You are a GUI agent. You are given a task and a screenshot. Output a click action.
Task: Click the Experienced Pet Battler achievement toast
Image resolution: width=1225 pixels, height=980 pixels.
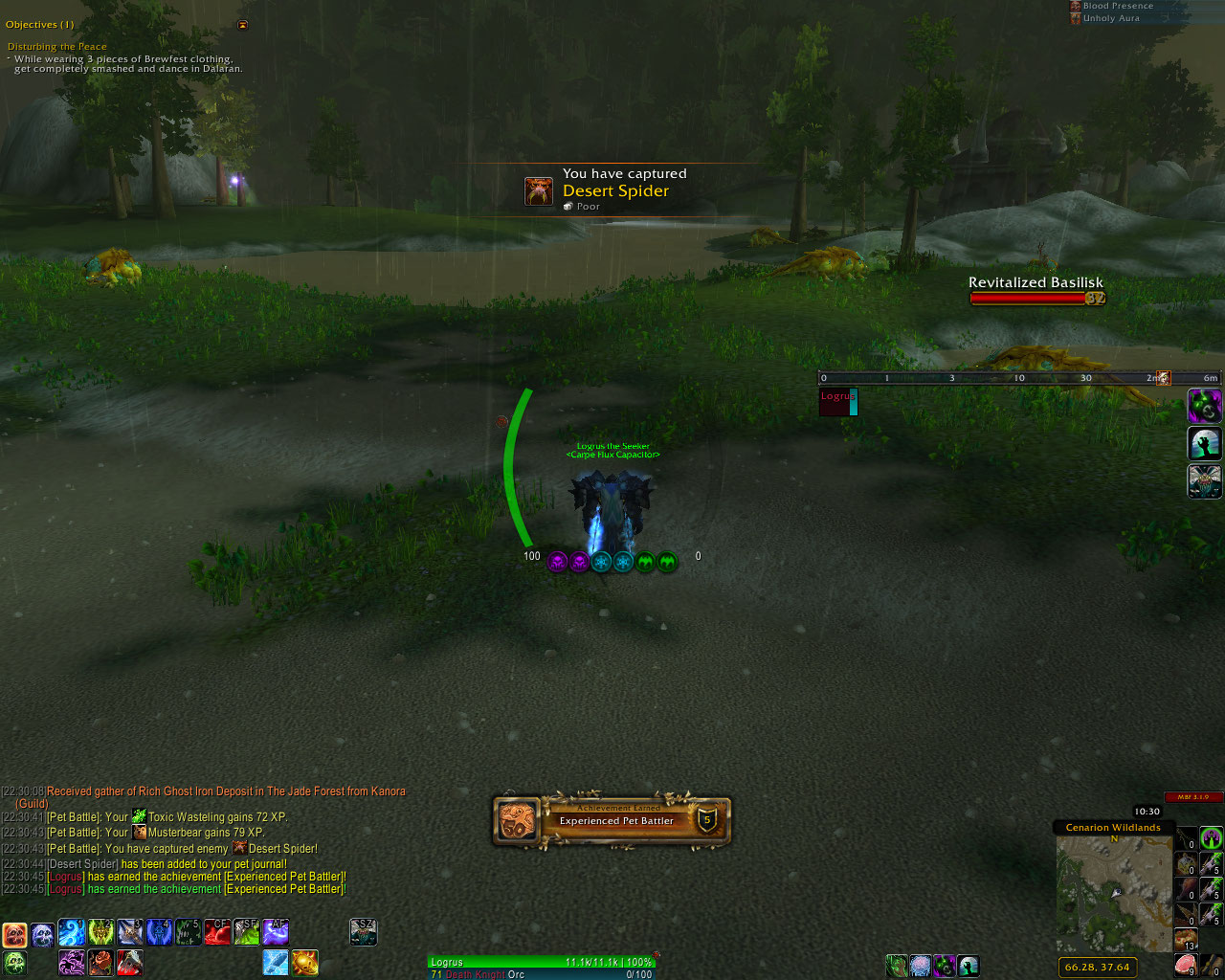(x=612, y=821)
